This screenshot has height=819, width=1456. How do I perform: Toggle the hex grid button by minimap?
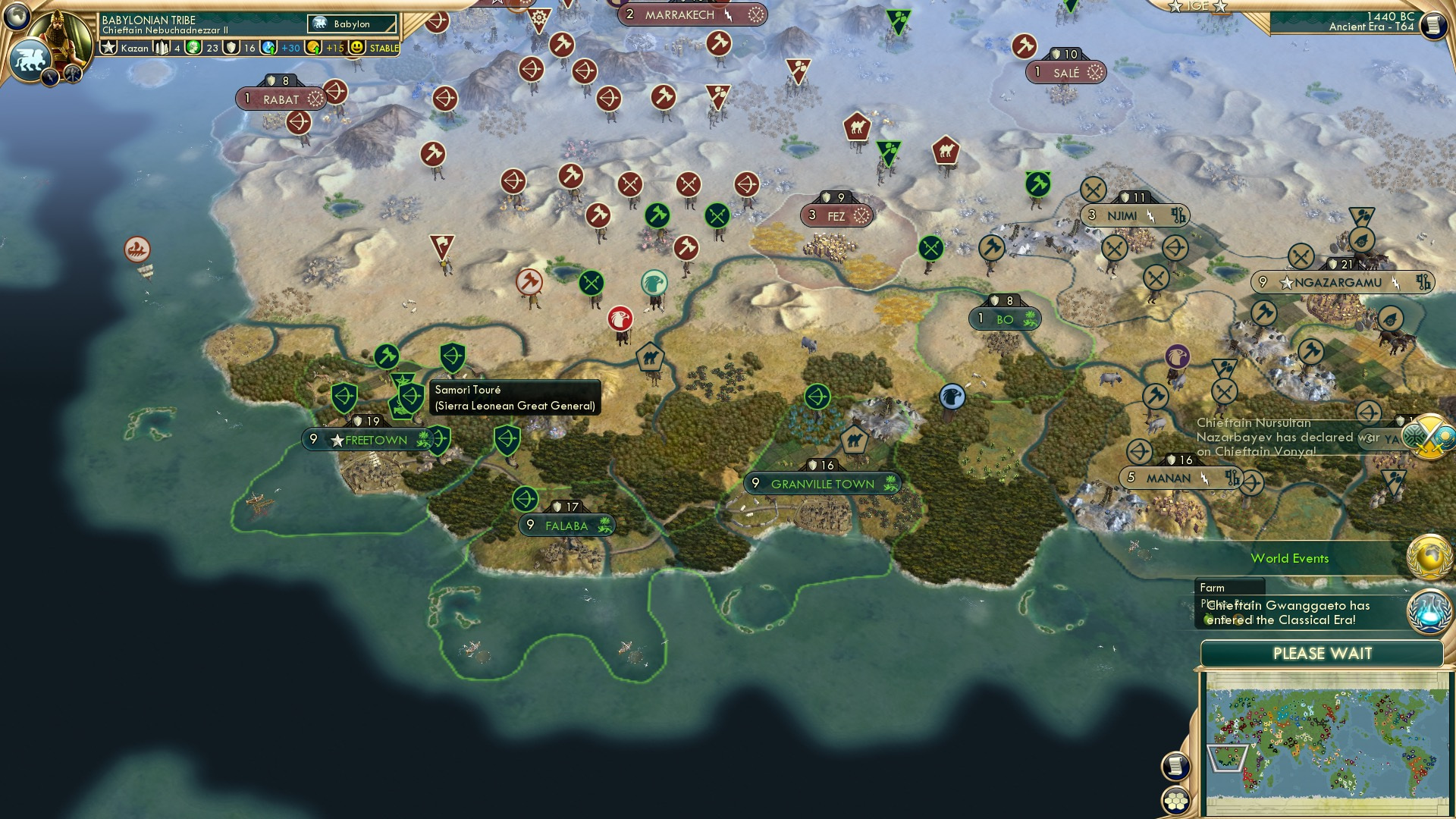pyautogui.click(x=1175, y=800)
